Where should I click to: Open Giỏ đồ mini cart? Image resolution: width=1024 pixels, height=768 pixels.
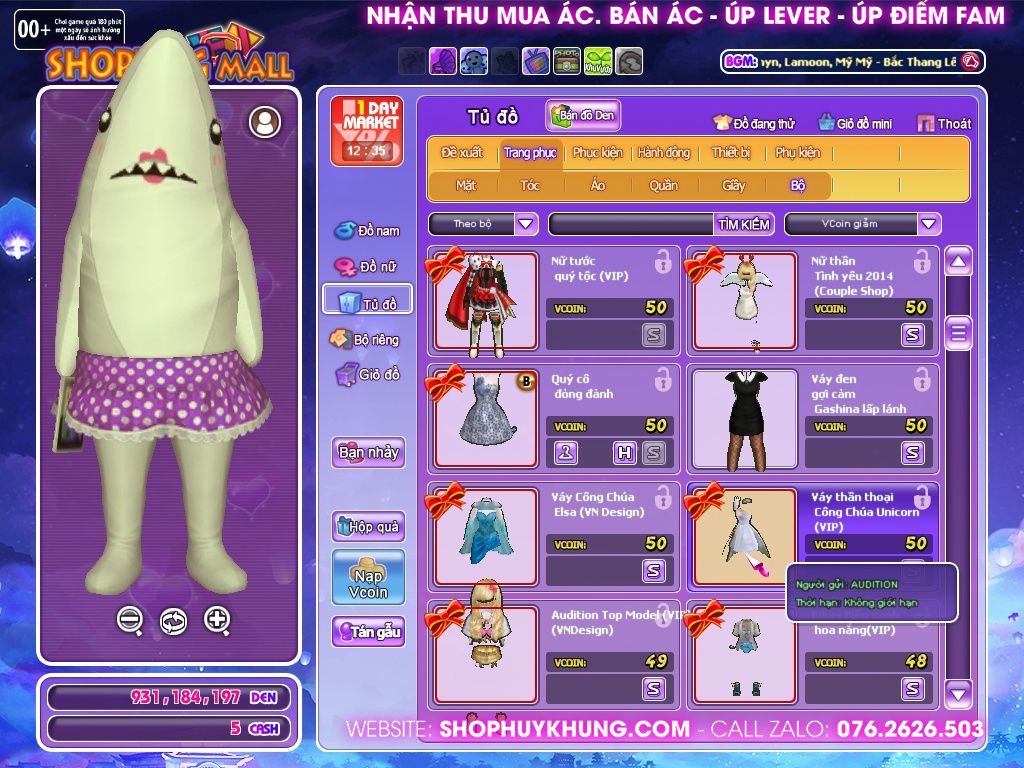855,124
